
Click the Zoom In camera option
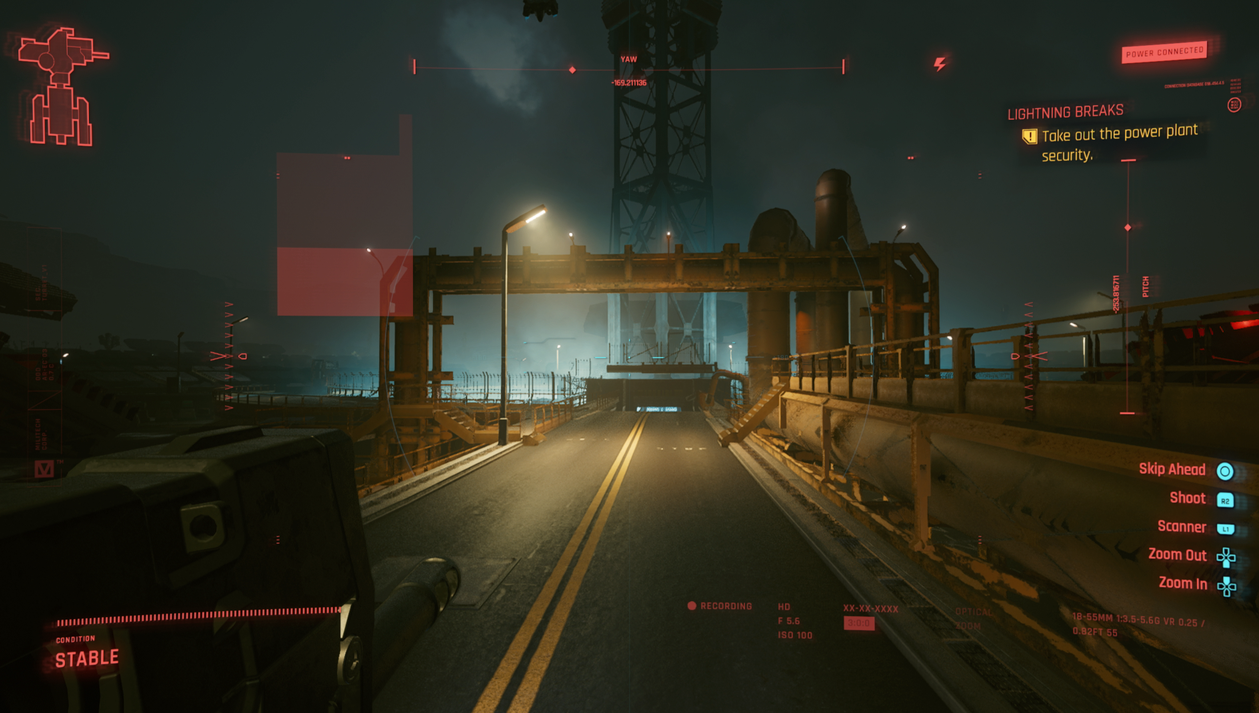1182,583
